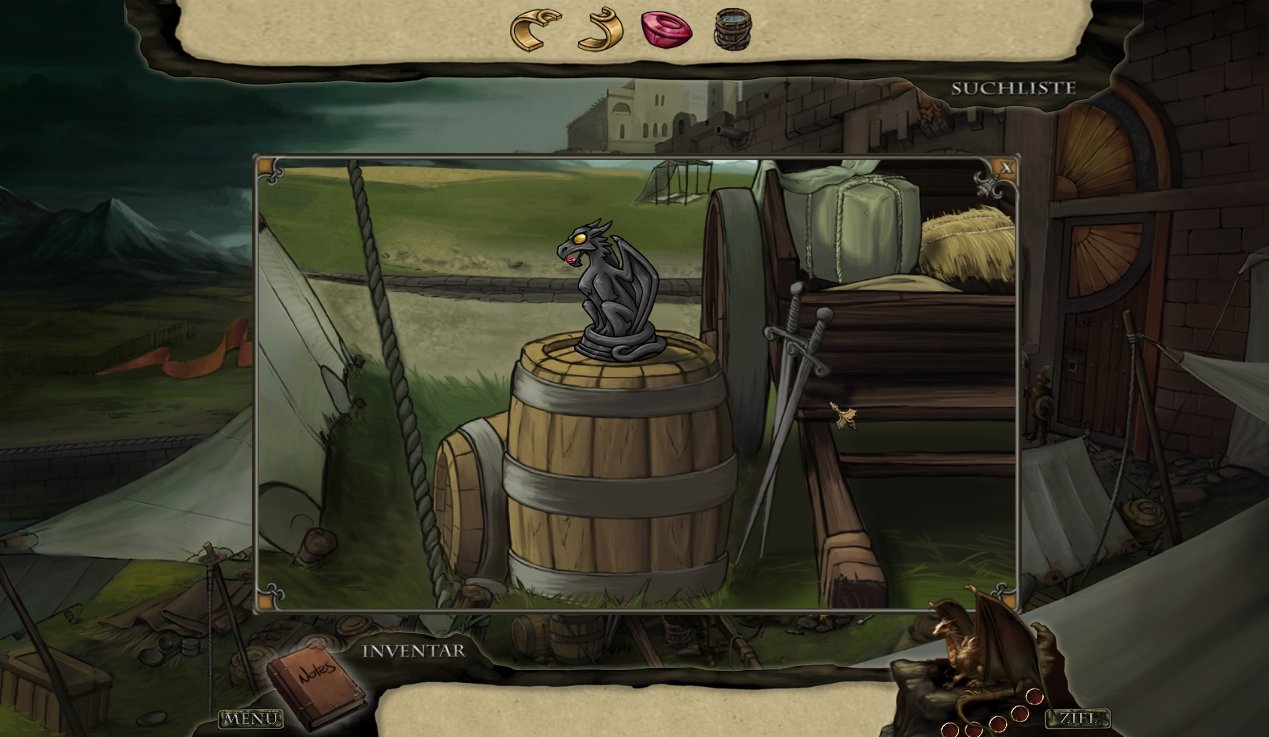
Task: Close the zoomed barrel scene popup
Action: (1007, 168)
